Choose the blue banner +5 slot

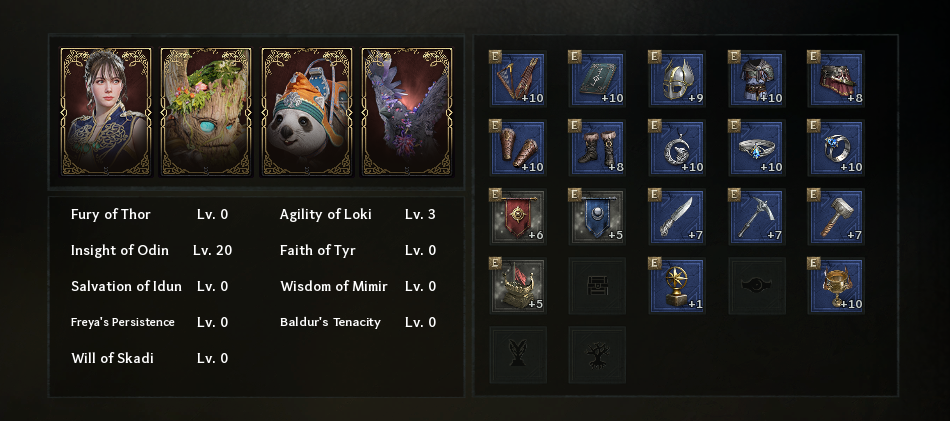(598, 217)
